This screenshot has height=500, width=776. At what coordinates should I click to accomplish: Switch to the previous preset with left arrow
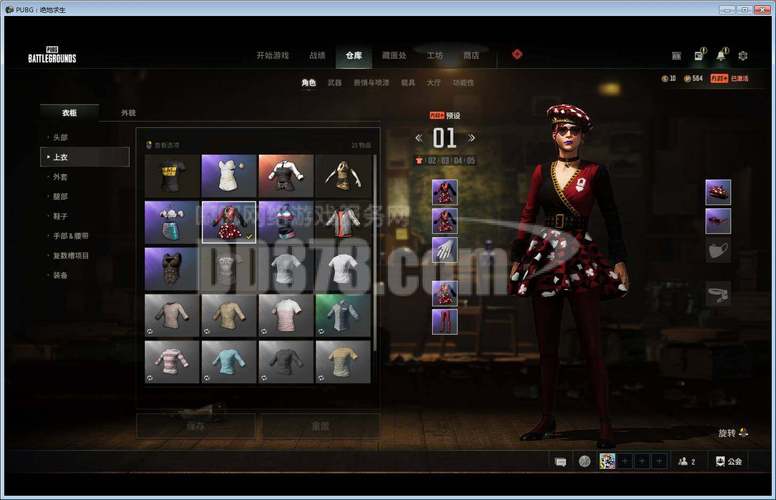coord(419,138)
